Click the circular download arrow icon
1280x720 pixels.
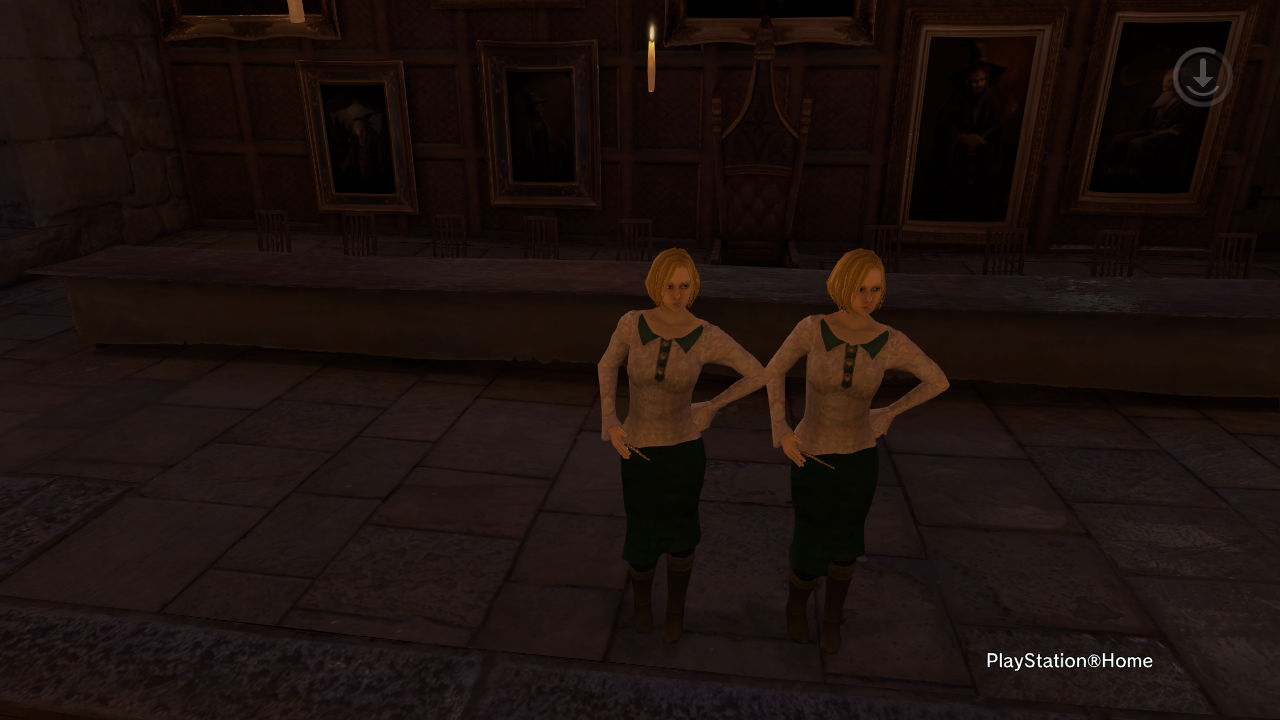click(x=1201, y=77)
